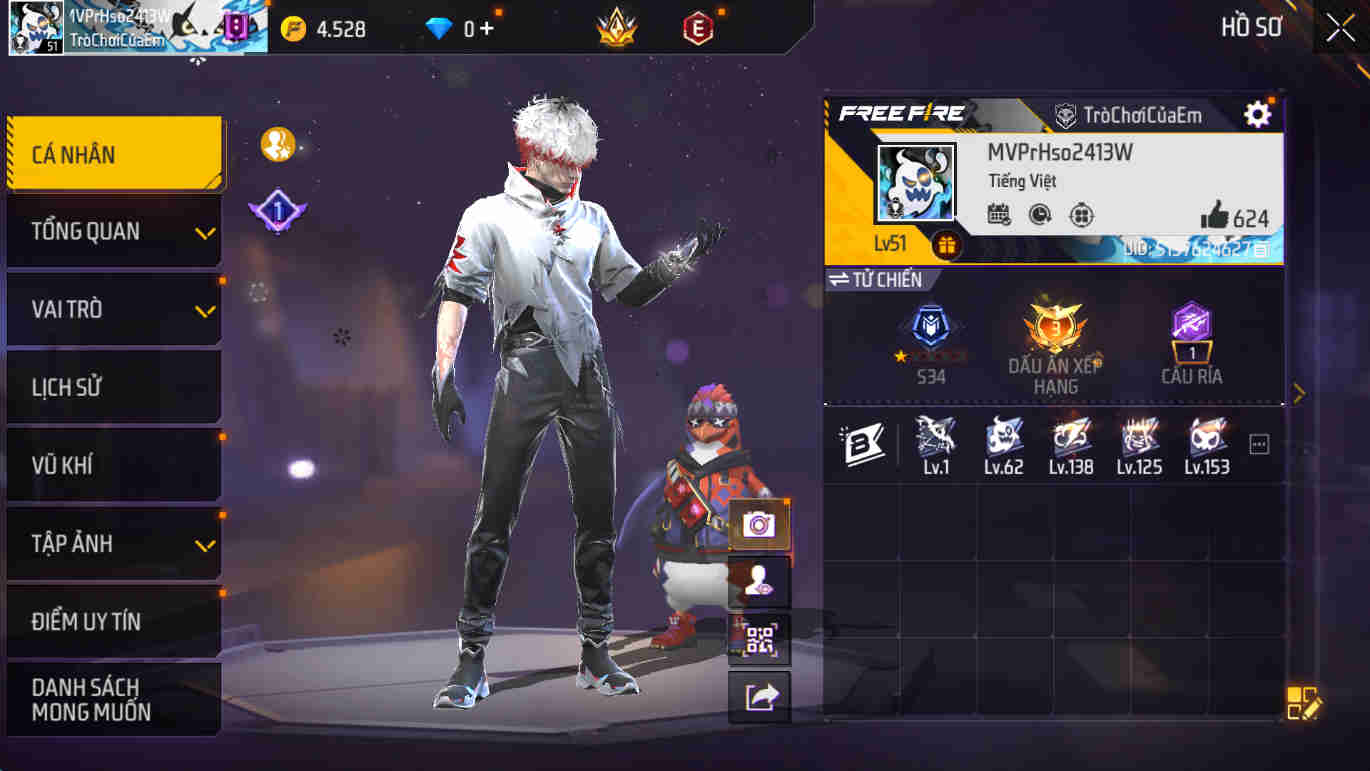This screenshot has height=771, width=1370.
Task: Open the LỊCH SỬ menu item
Action: click(x=113, y=387)
